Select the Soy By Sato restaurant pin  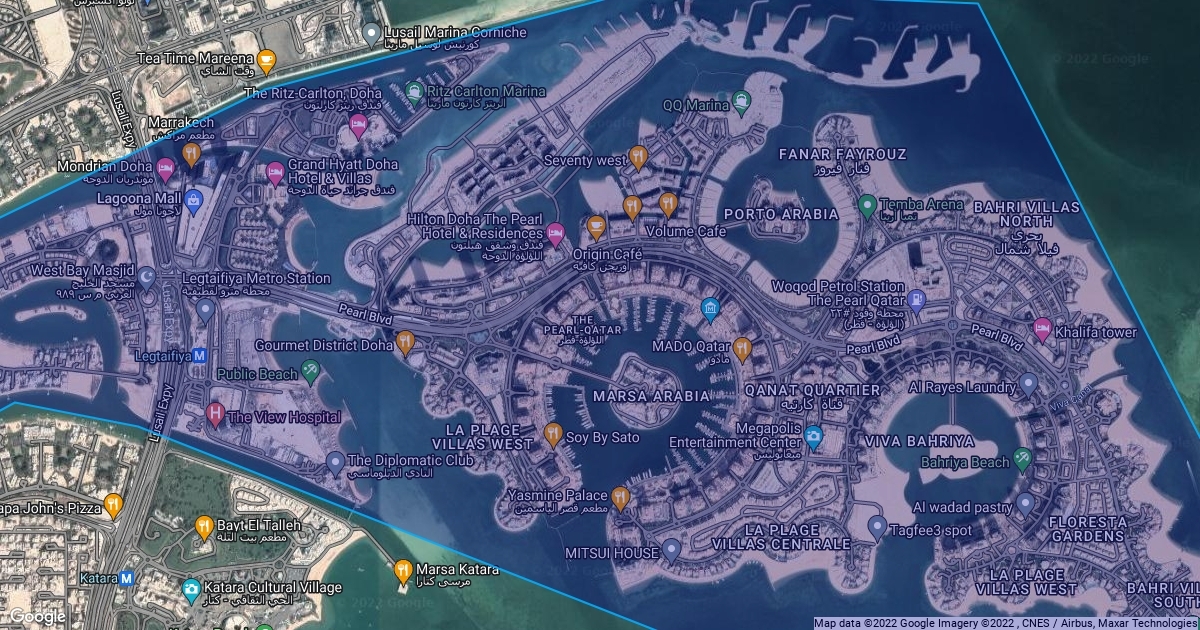pyautogui.click(x=552, y=434)
